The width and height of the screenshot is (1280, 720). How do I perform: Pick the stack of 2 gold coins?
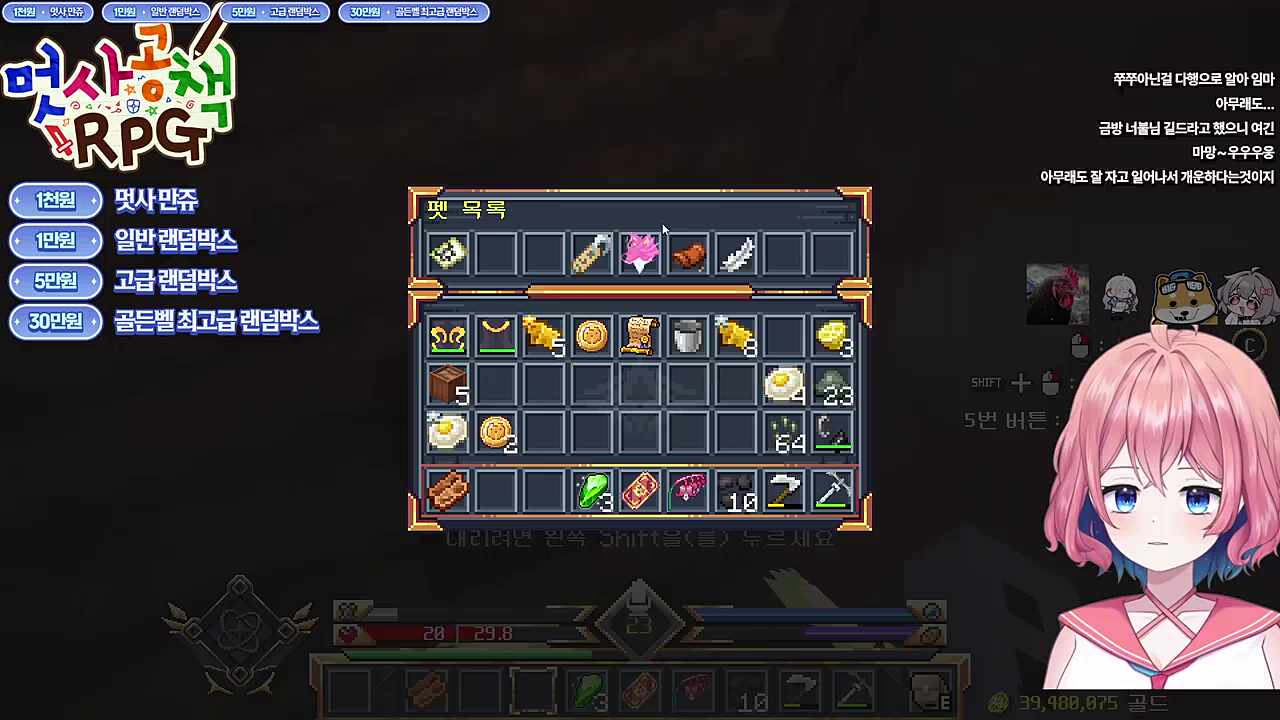pos(495,432)
